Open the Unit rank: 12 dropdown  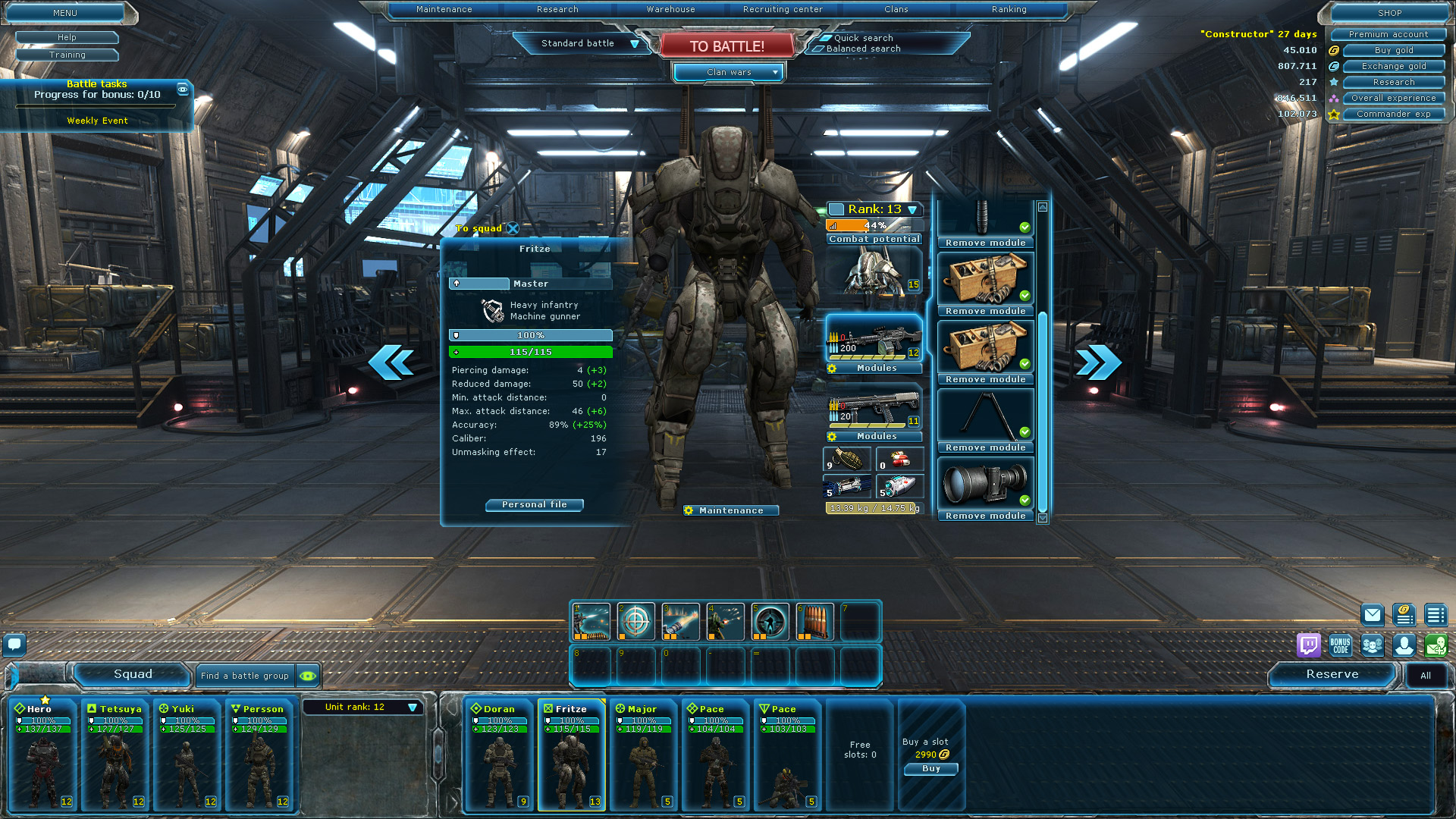pyautogui.click(x=363, y=707)
